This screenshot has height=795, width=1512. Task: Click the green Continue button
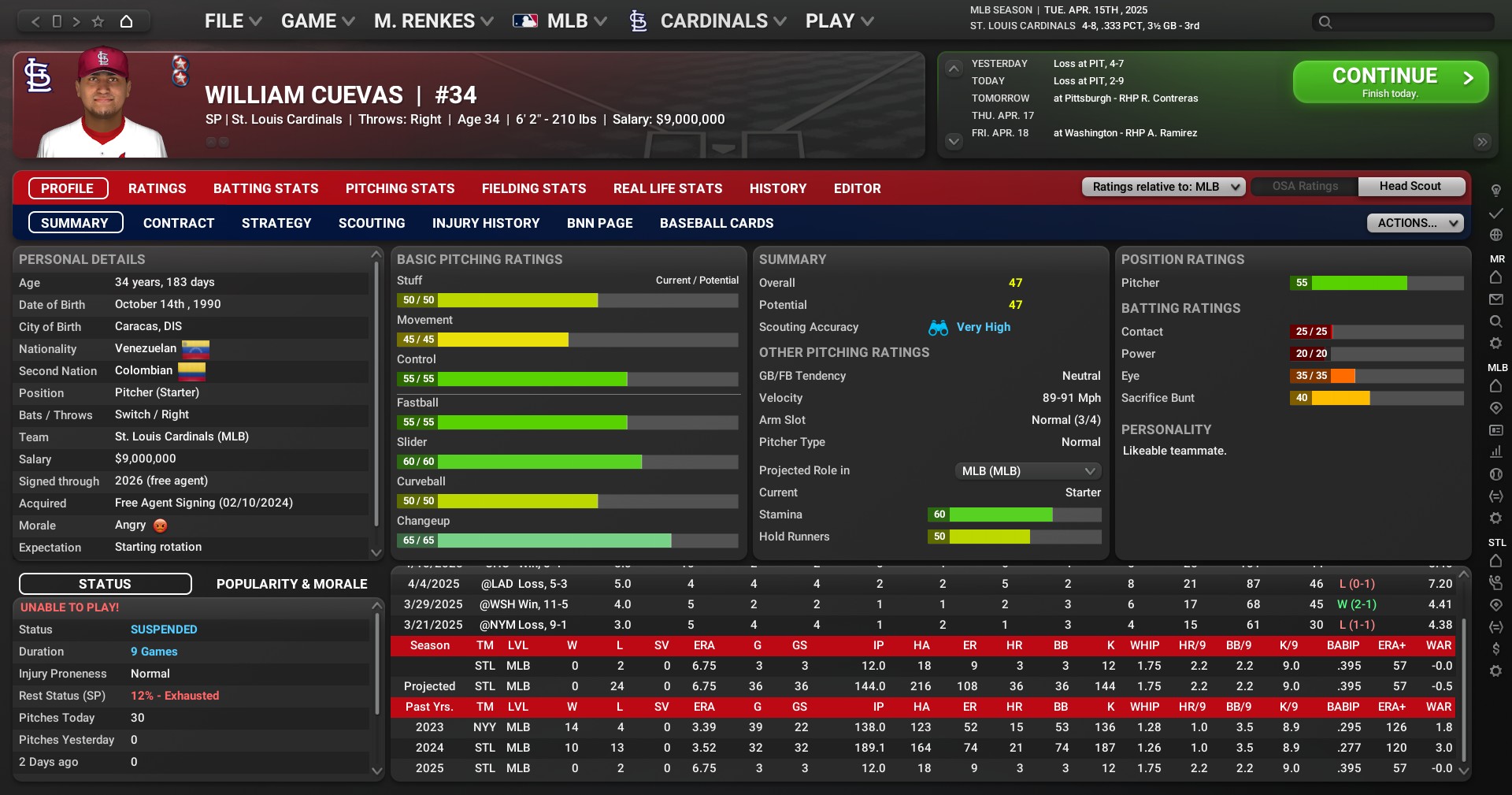tap(1390, 82)
